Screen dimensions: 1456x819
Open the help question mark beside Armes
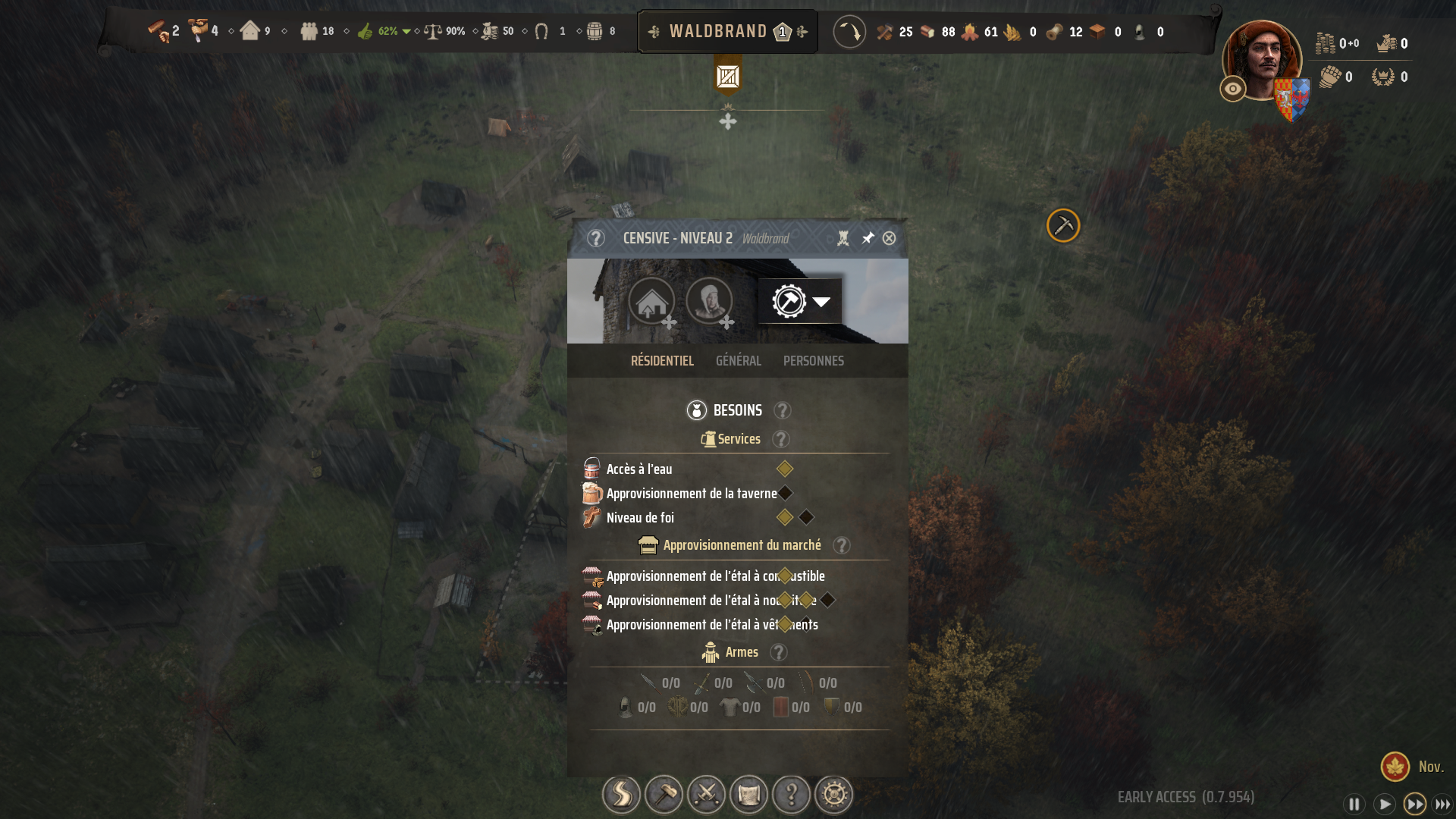pyautogui.click(x=778, y=652)
